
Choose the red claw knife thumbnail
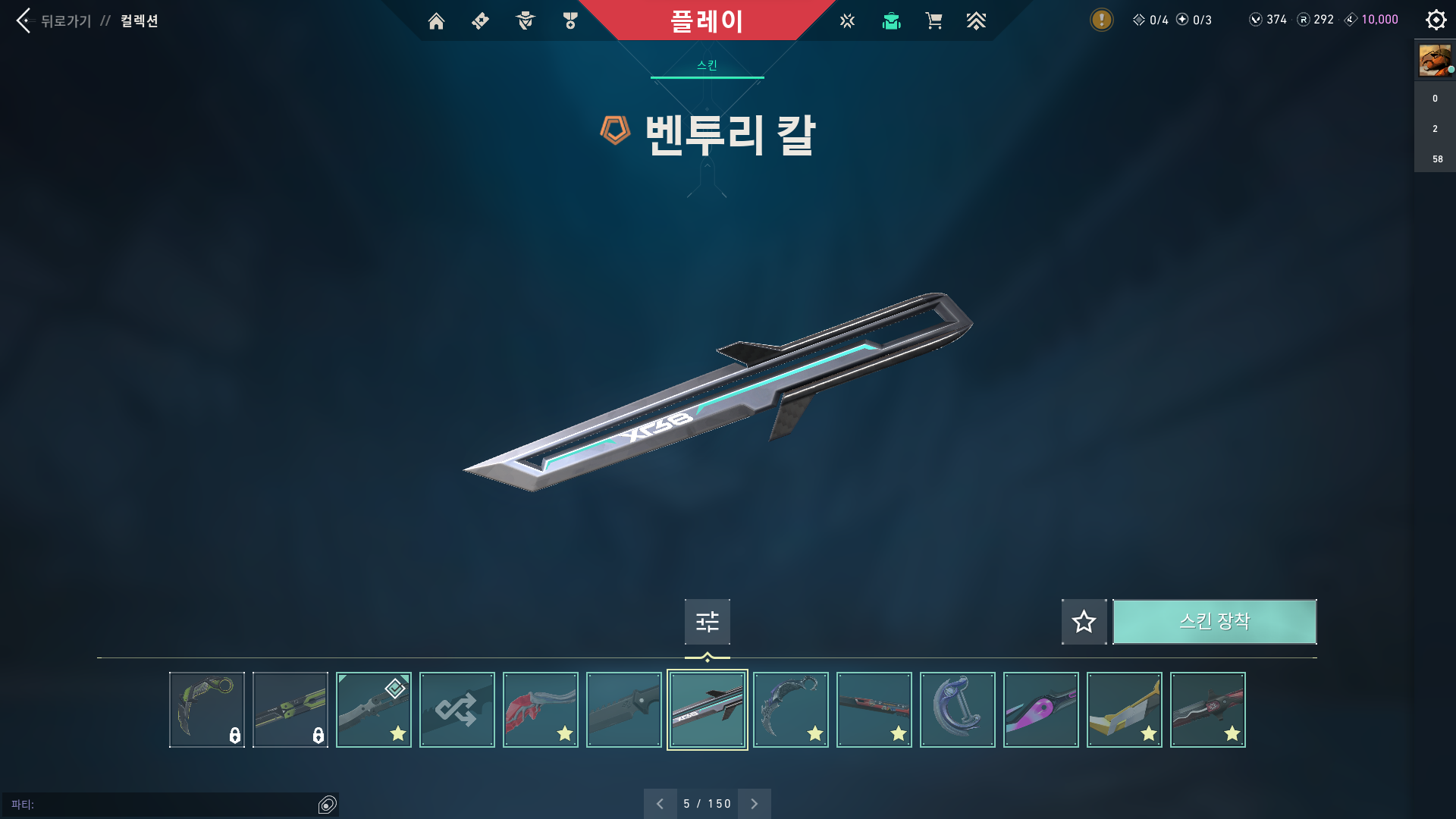[540, 710]
